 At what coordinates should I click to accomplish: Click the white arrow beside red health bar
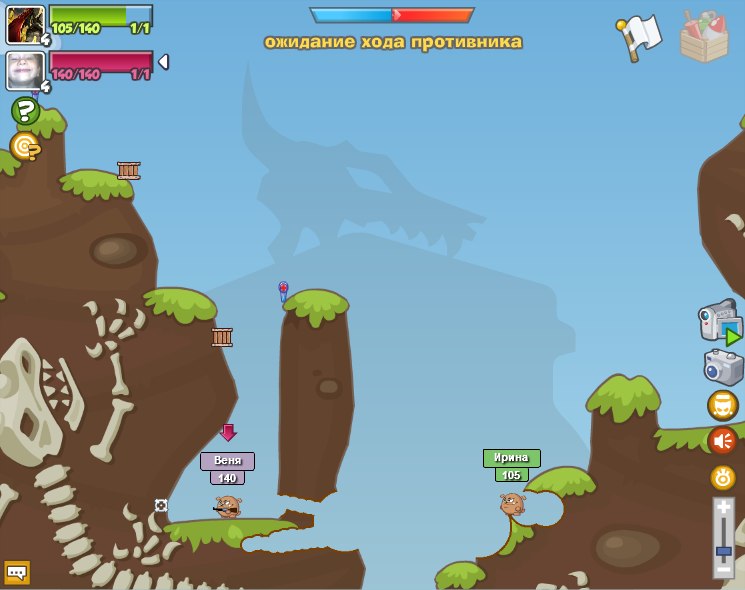[163, 62]
